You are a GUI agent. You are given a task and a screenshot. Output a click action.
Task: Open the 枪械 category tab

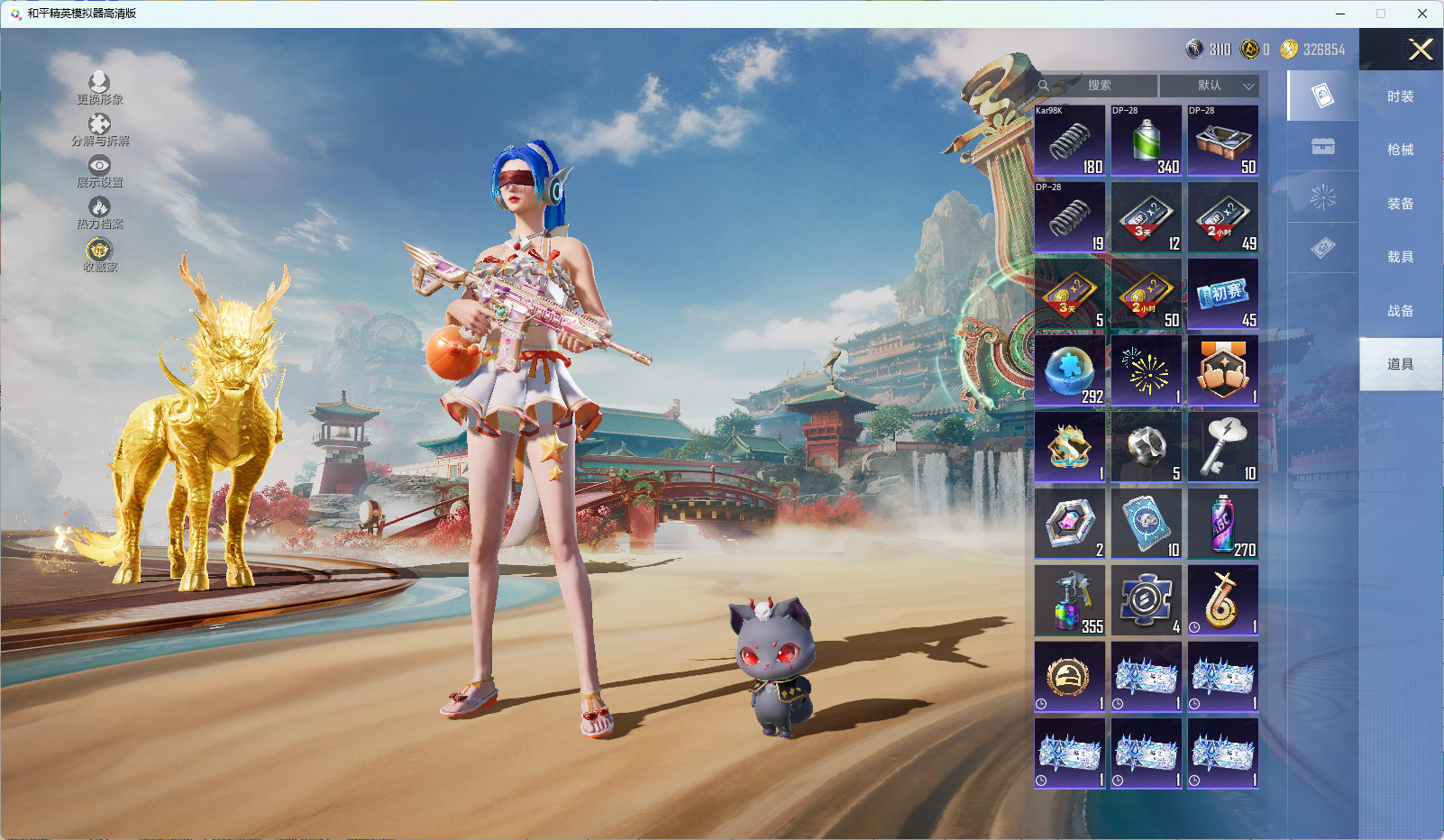(1400, 150)
